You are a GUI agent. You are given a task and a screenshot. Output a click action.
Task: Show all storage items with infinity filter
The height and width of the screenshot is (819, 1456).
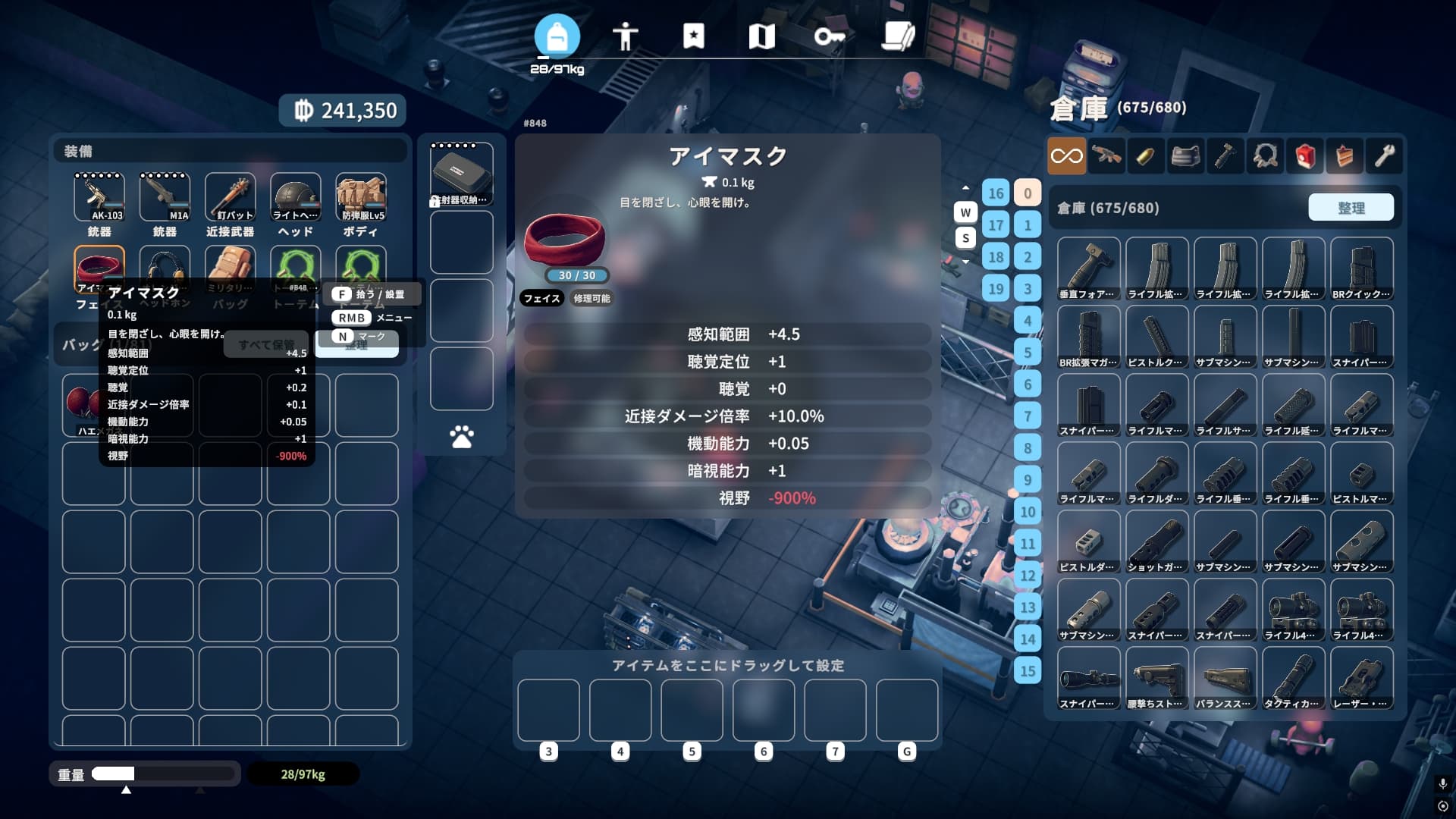[1066, 156]
